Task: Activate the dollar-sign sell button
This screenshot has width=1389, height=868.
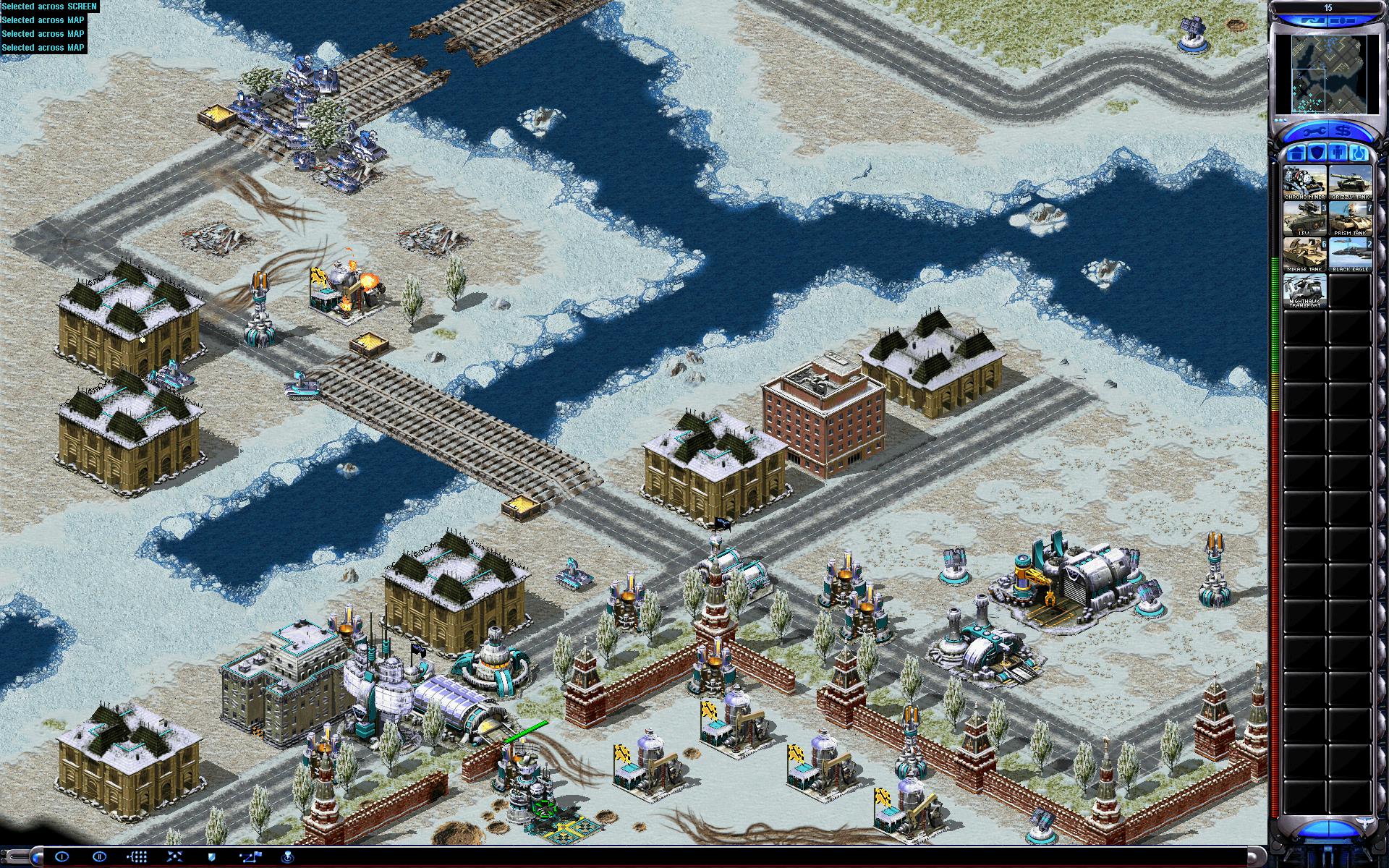Action: 1344,132
